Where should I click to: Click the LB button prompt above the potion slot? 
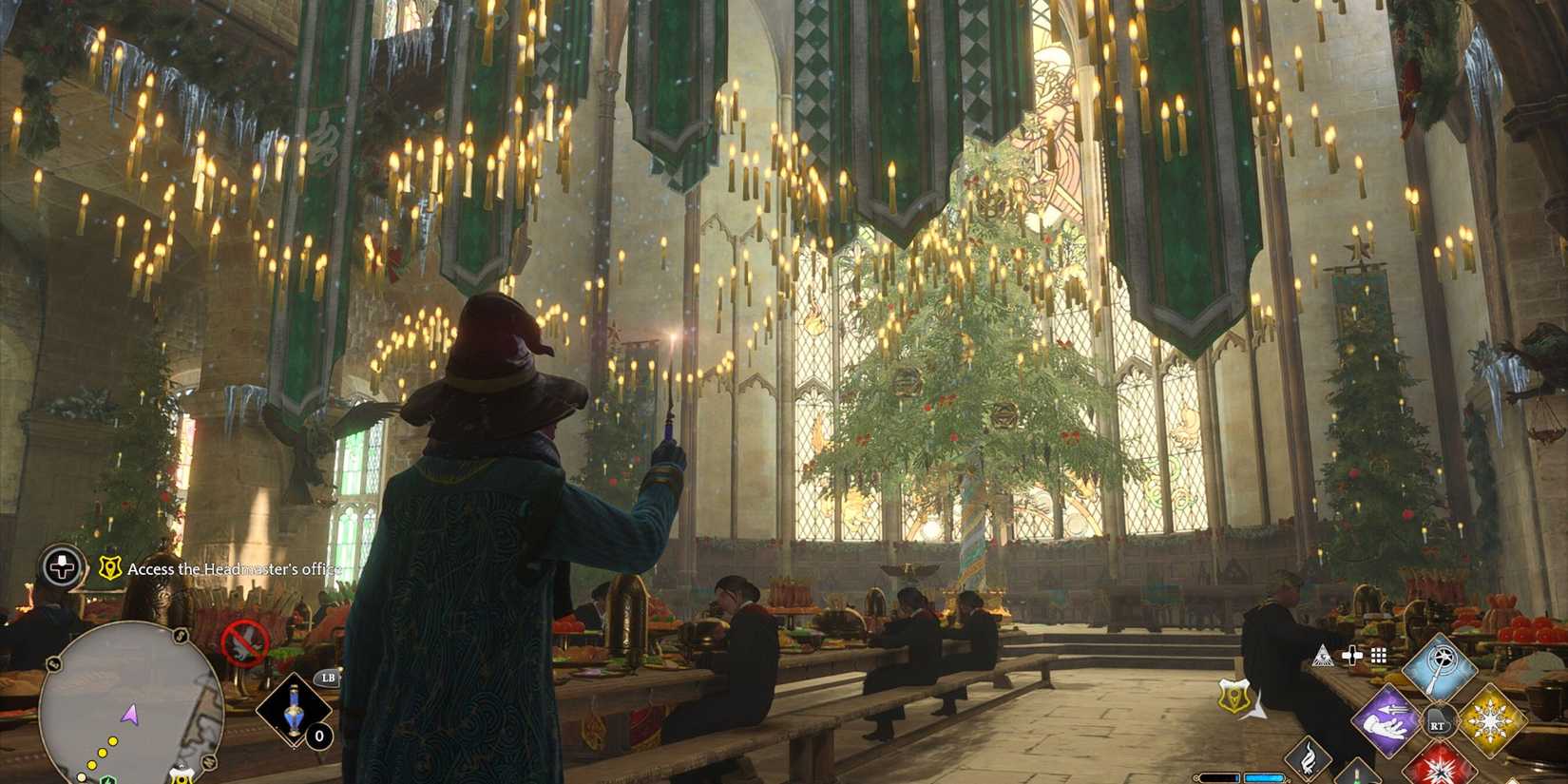328,679
